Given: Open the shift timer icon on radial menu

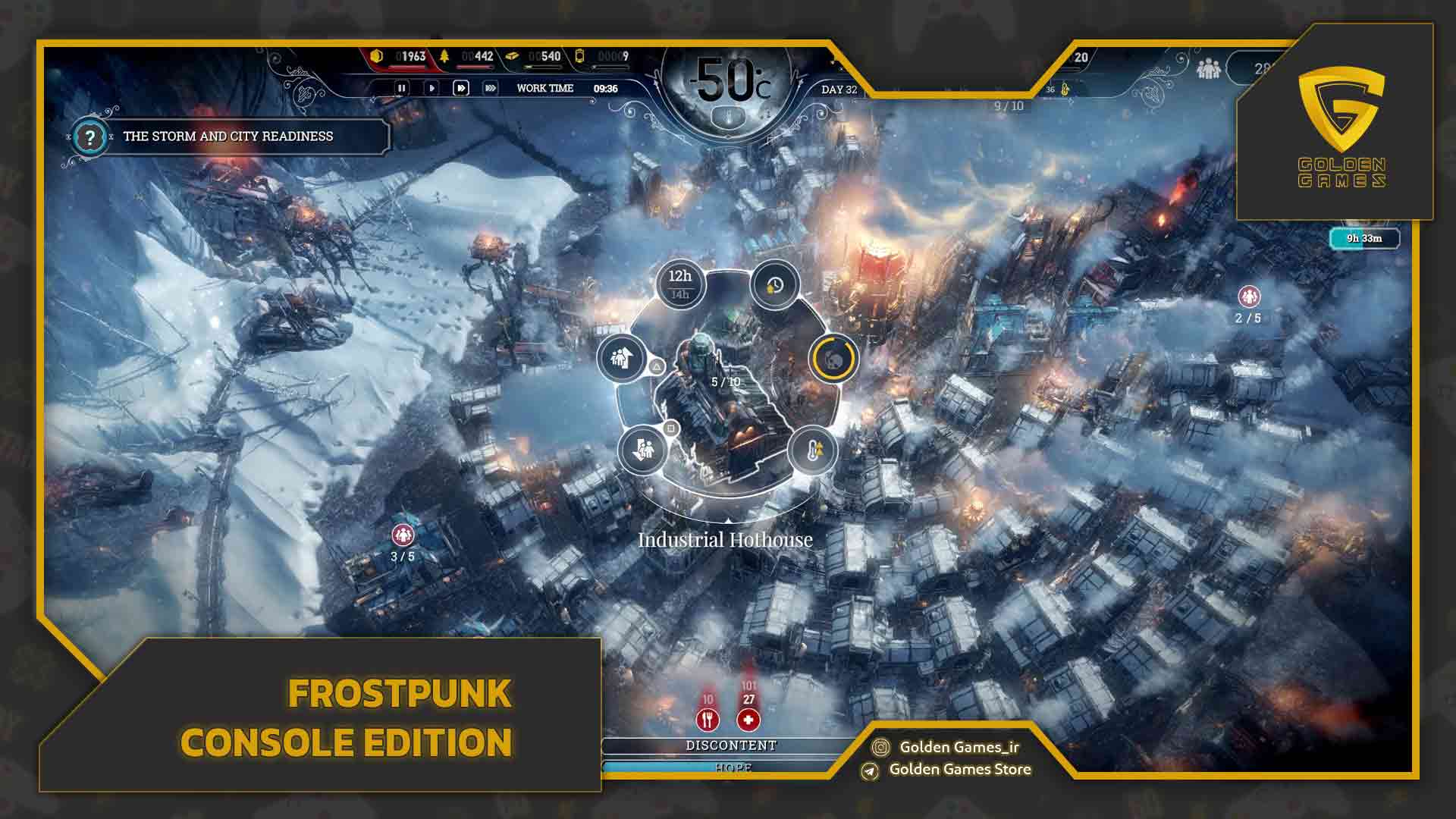Looking at the screenshot, I should pyautogui.click(x=773, y=287).
